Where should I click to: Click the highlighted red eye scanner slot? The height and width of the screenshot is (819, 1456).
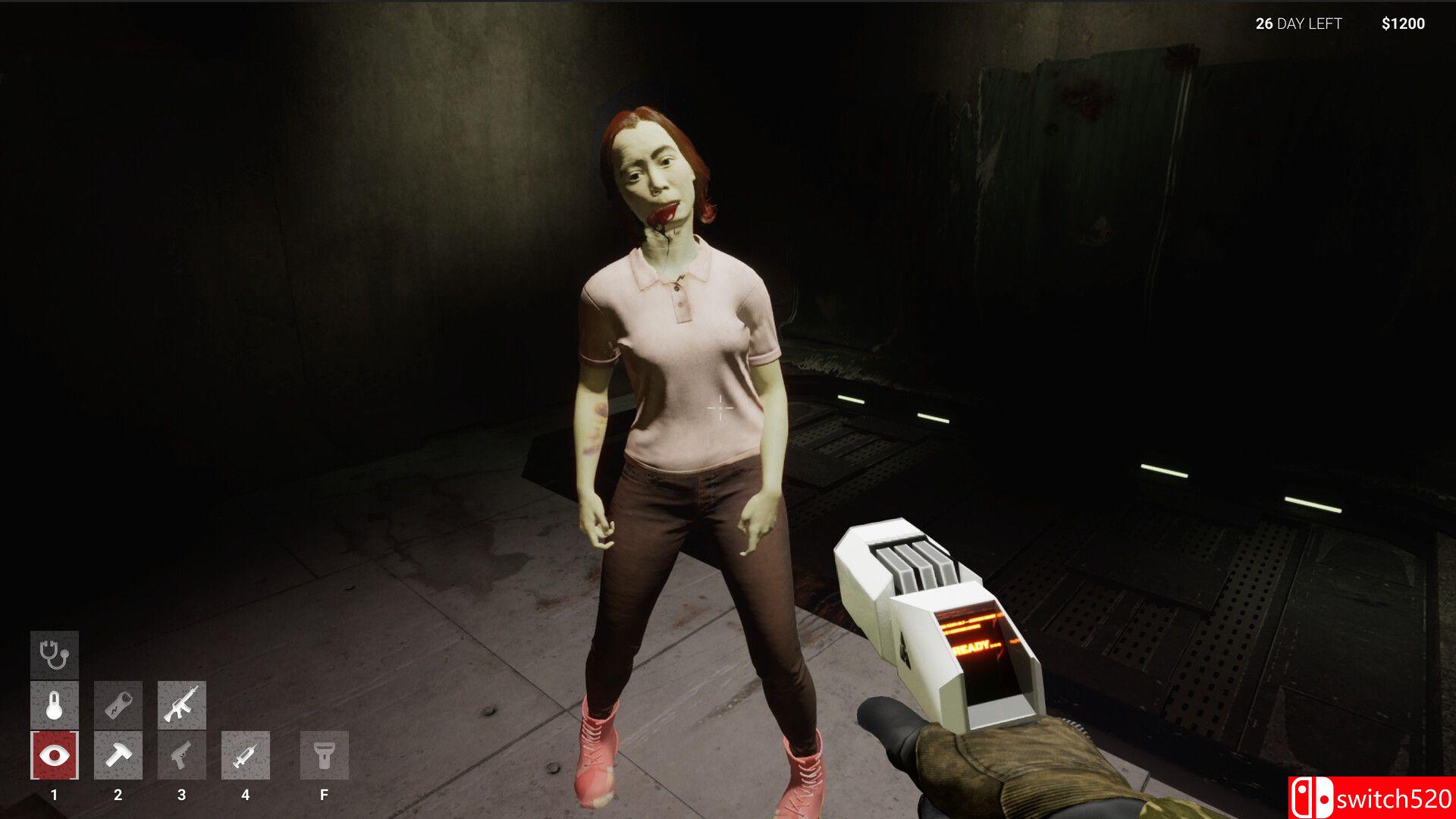coord(54,755)
